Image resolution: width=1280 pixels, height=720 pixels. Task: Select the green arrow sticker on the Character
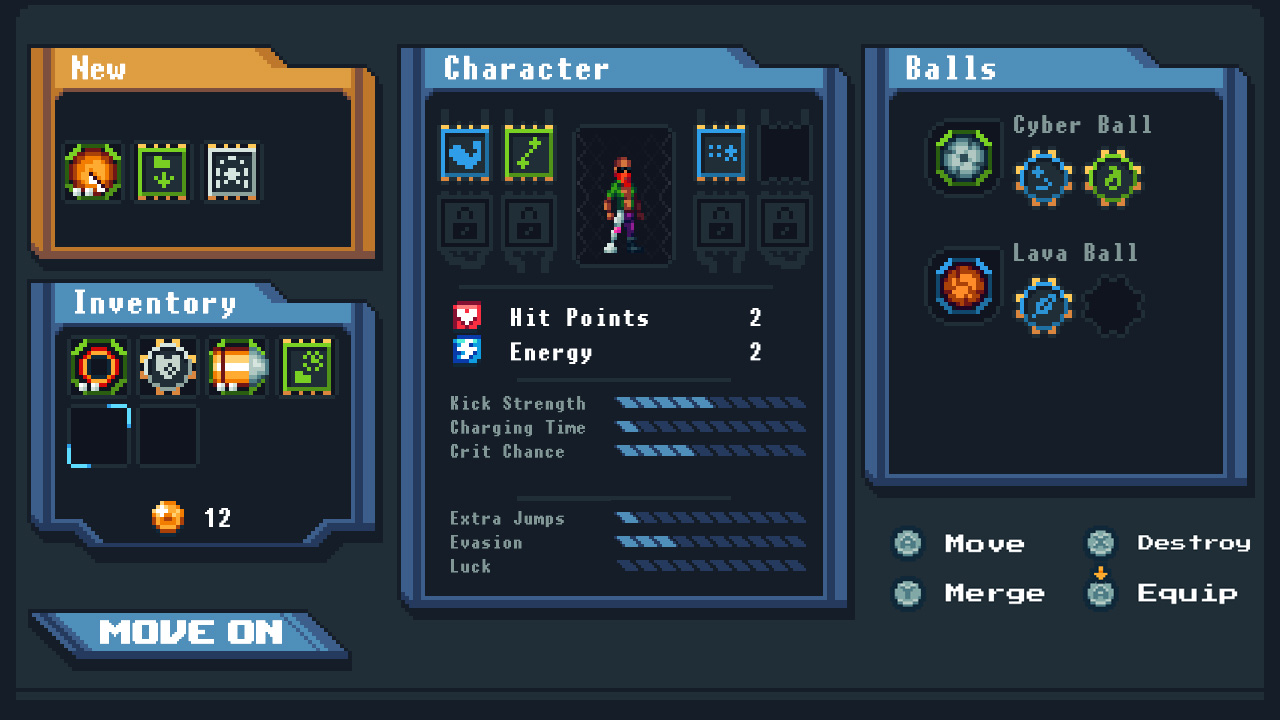[529, 153]
